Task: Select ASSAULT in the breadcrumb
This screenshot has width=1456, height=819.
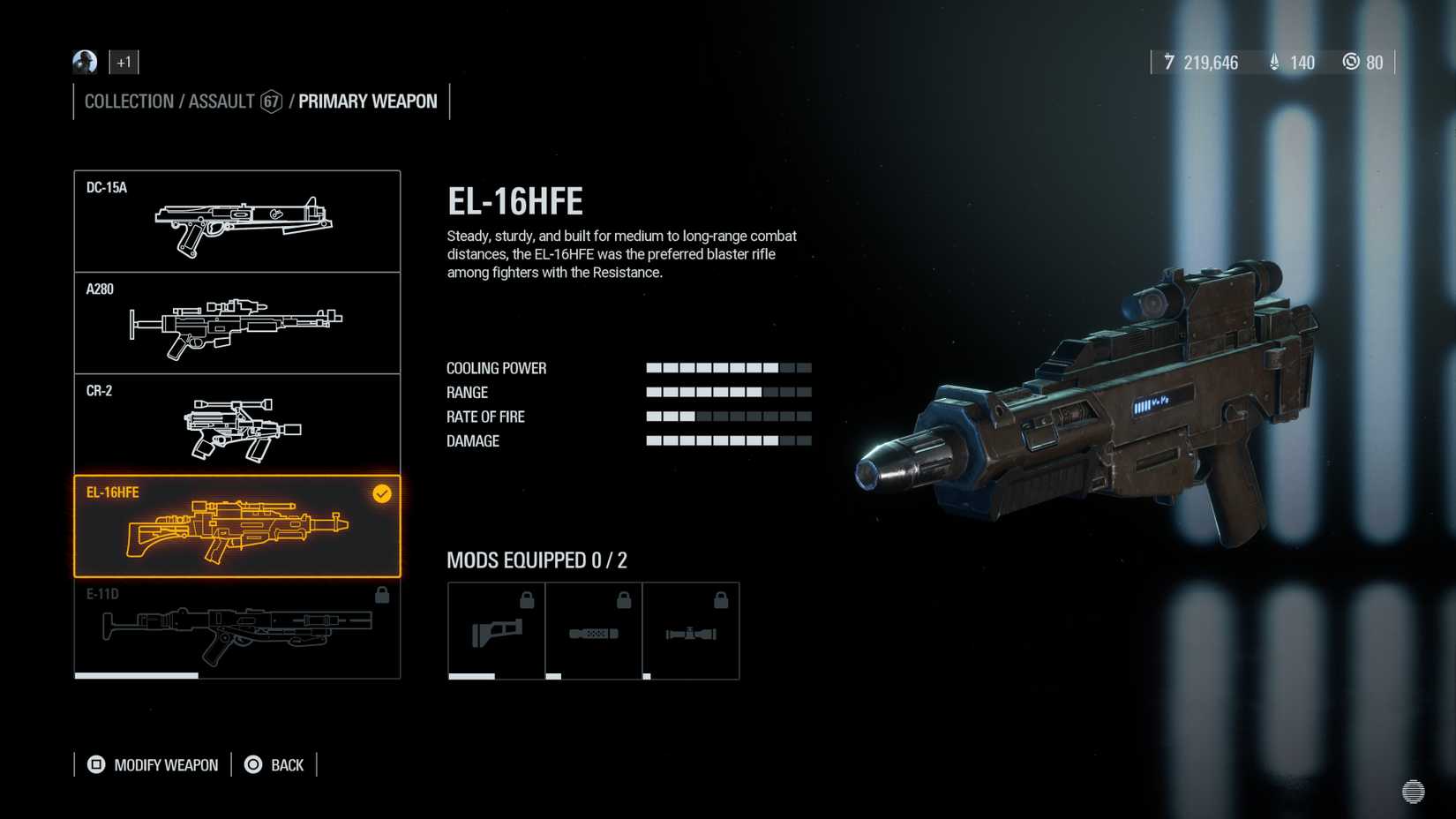Action: coord(219,101)
